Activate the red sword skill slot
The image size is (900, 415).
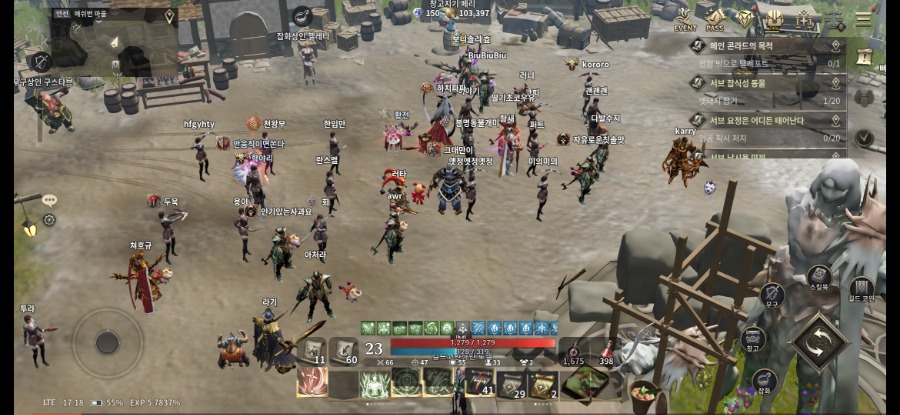click(312, 382)
